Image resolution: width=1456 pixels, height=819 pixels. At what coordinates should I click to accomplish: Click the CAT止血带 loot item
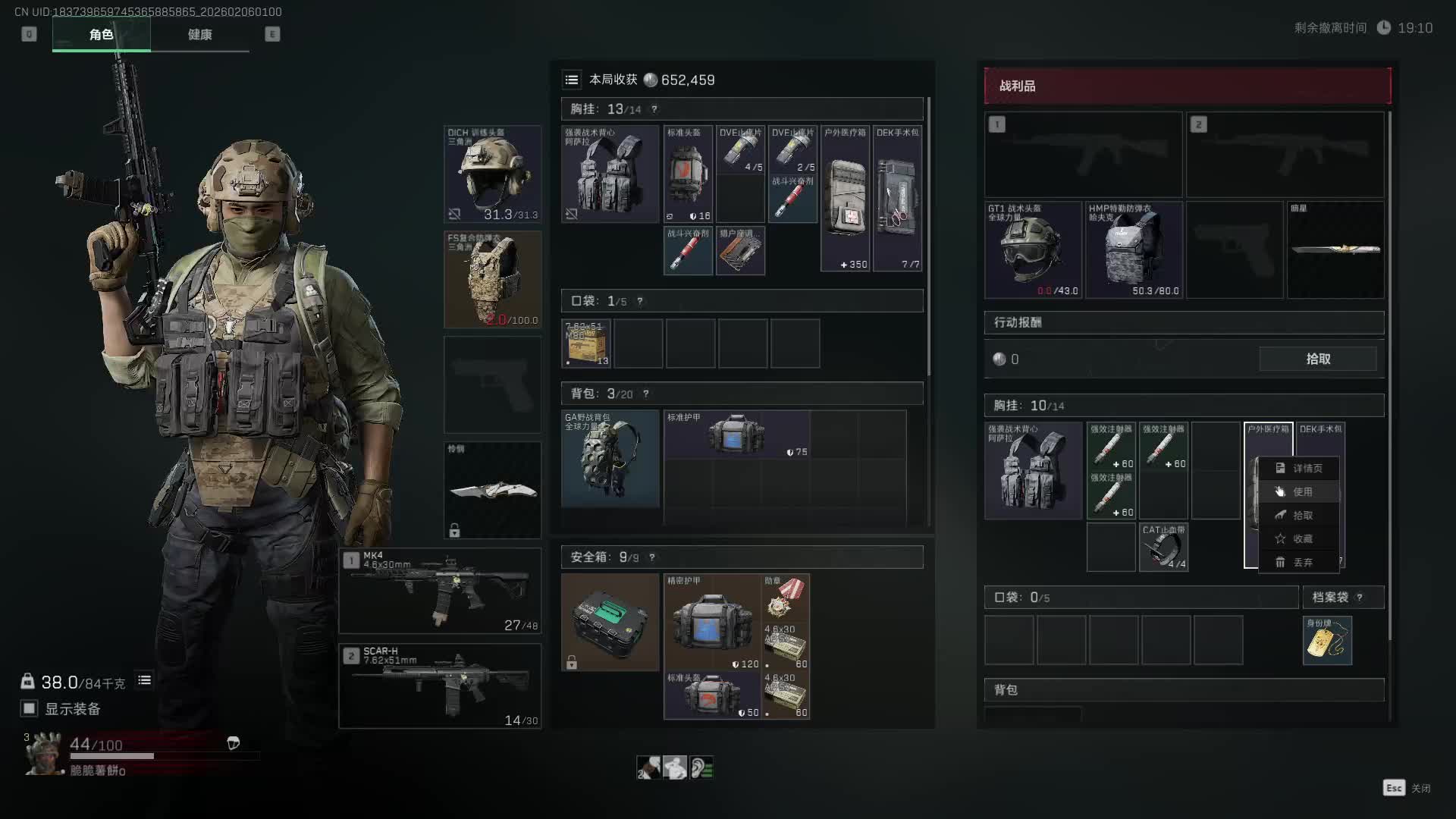coord(1163,547)
